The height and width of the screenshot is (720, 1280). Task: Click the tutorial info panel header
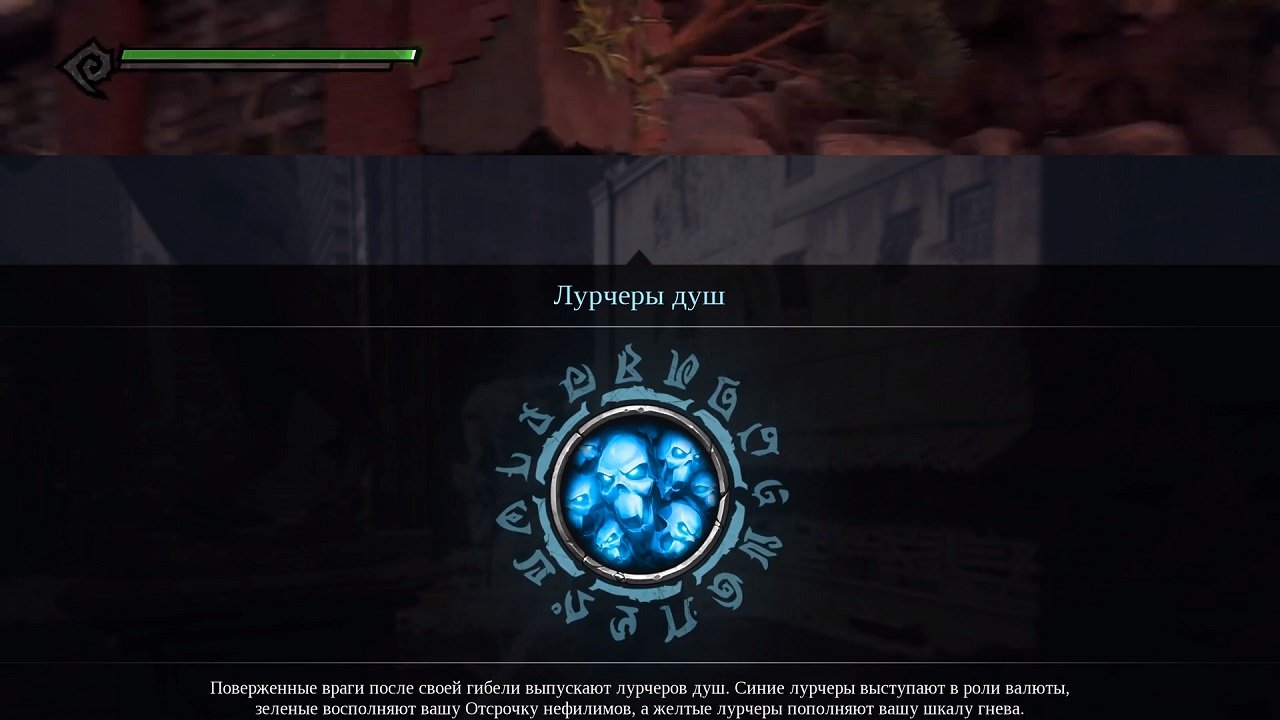[640, 295]
